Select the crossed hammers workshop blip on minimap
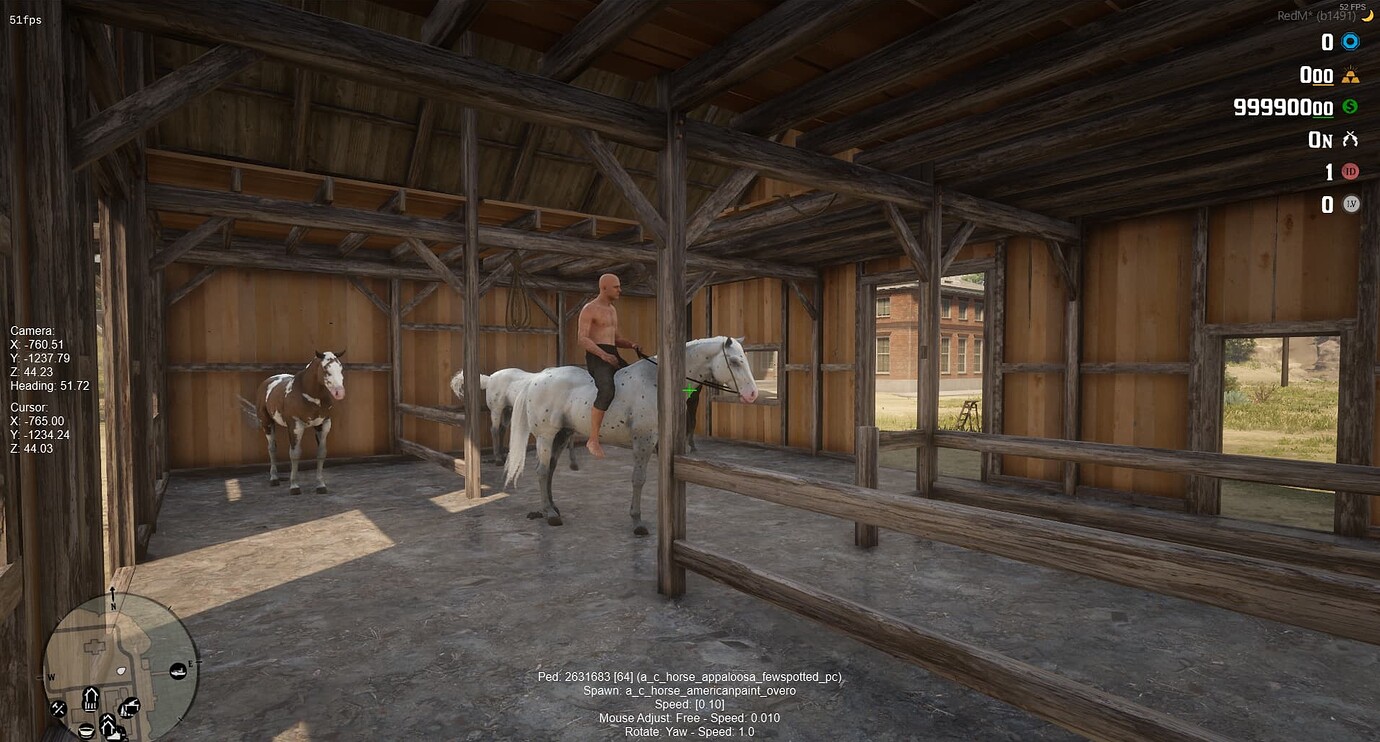This screenshot has width=1380, height=742. click(x=59, y=708)
